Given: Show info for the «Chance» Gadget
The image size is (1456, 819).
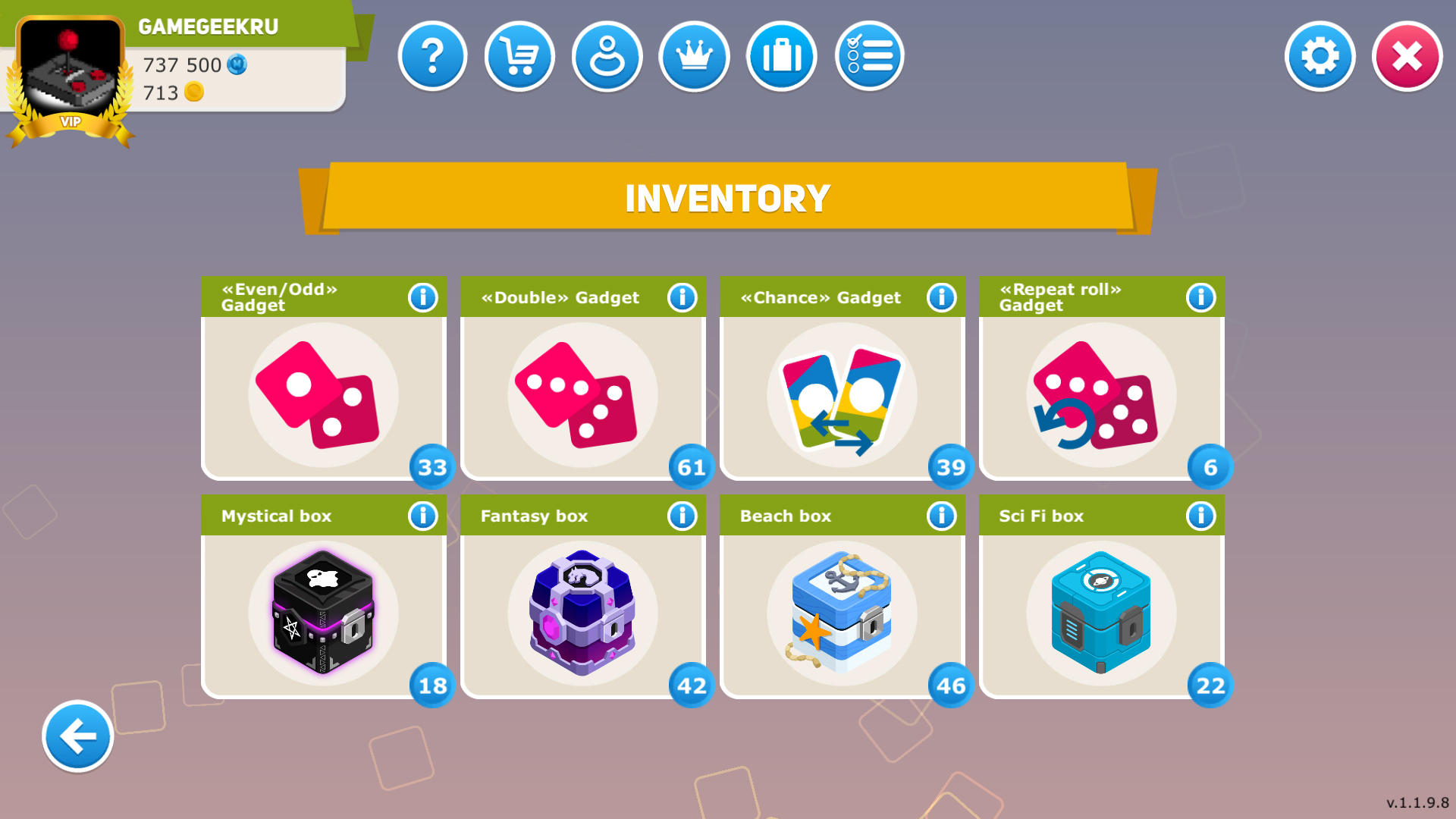Looking at the screenshot, I should [x=941, y=297].
